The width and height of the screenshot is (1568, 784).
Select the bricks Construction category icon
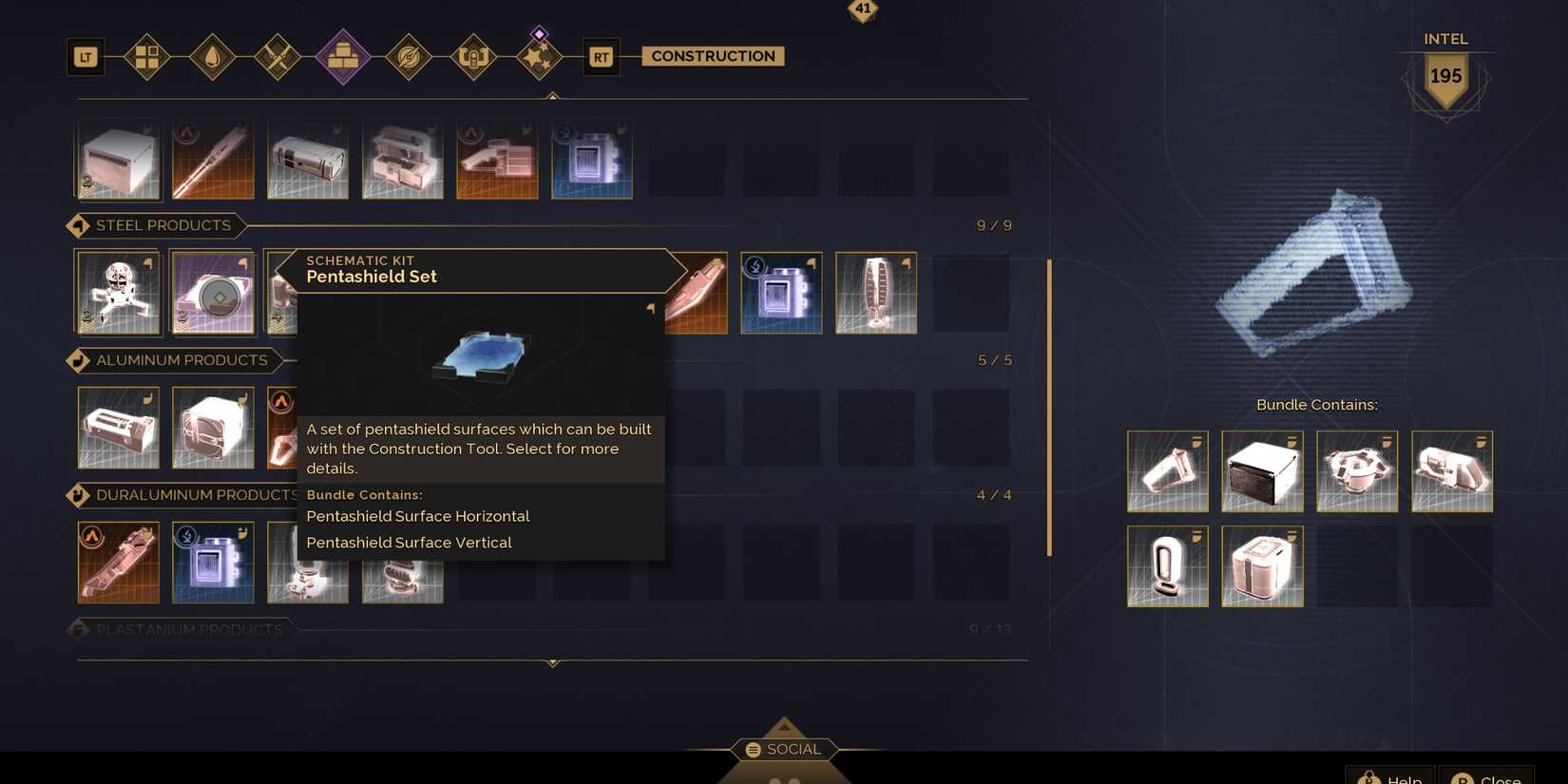tap(343, 56)
